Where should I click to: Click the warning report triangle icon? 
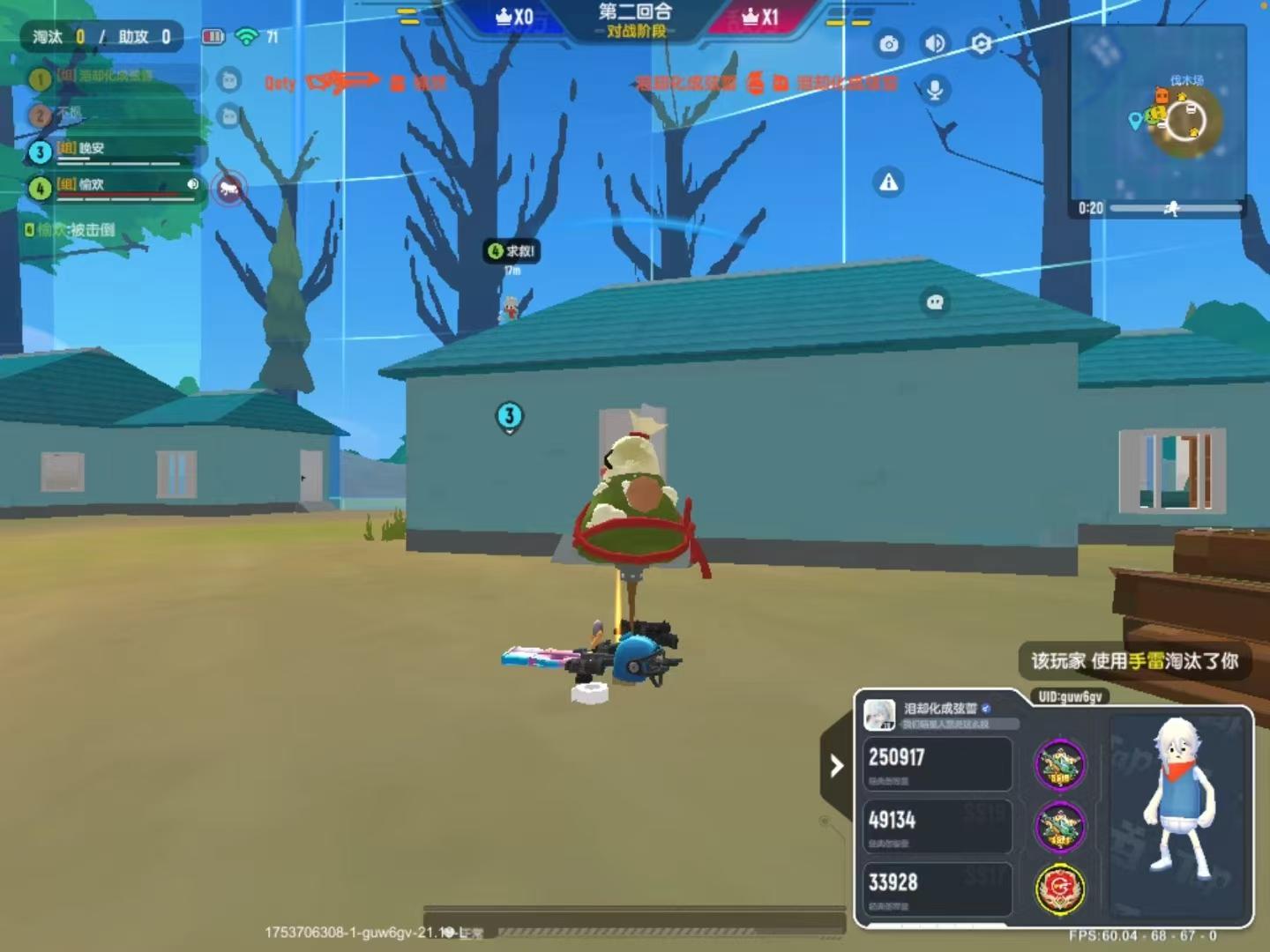(x=886, y=182)
